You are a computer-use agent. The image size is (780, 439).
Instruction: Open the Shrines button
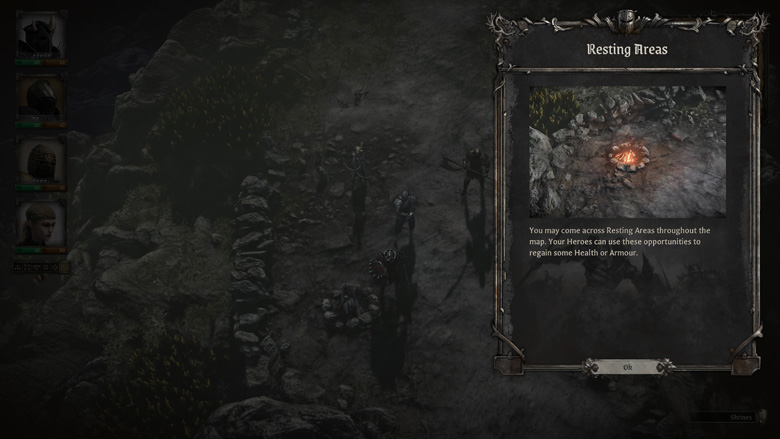[x=740, y=417]
